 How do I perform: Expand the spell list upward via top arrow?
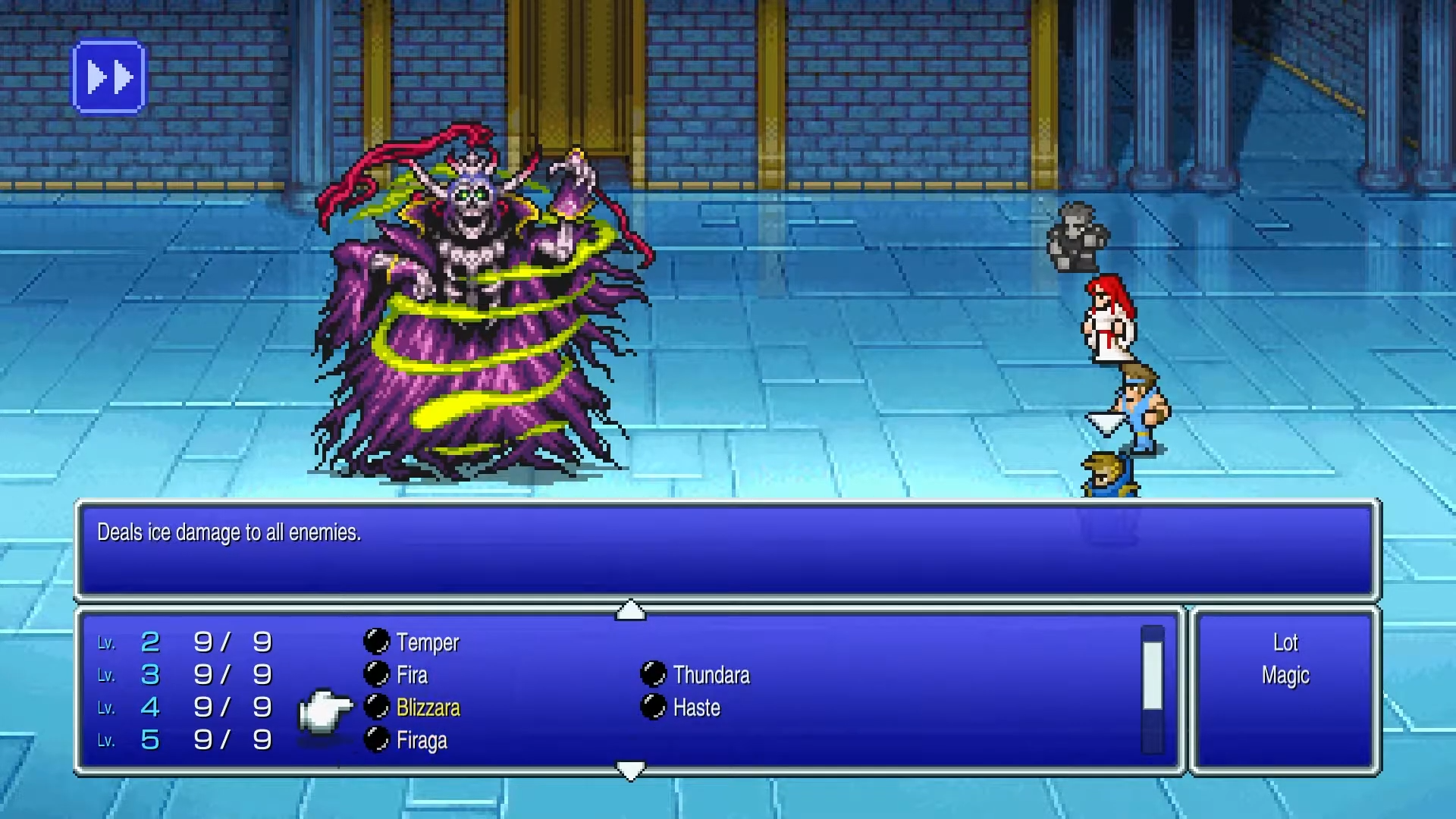point(632,610)
